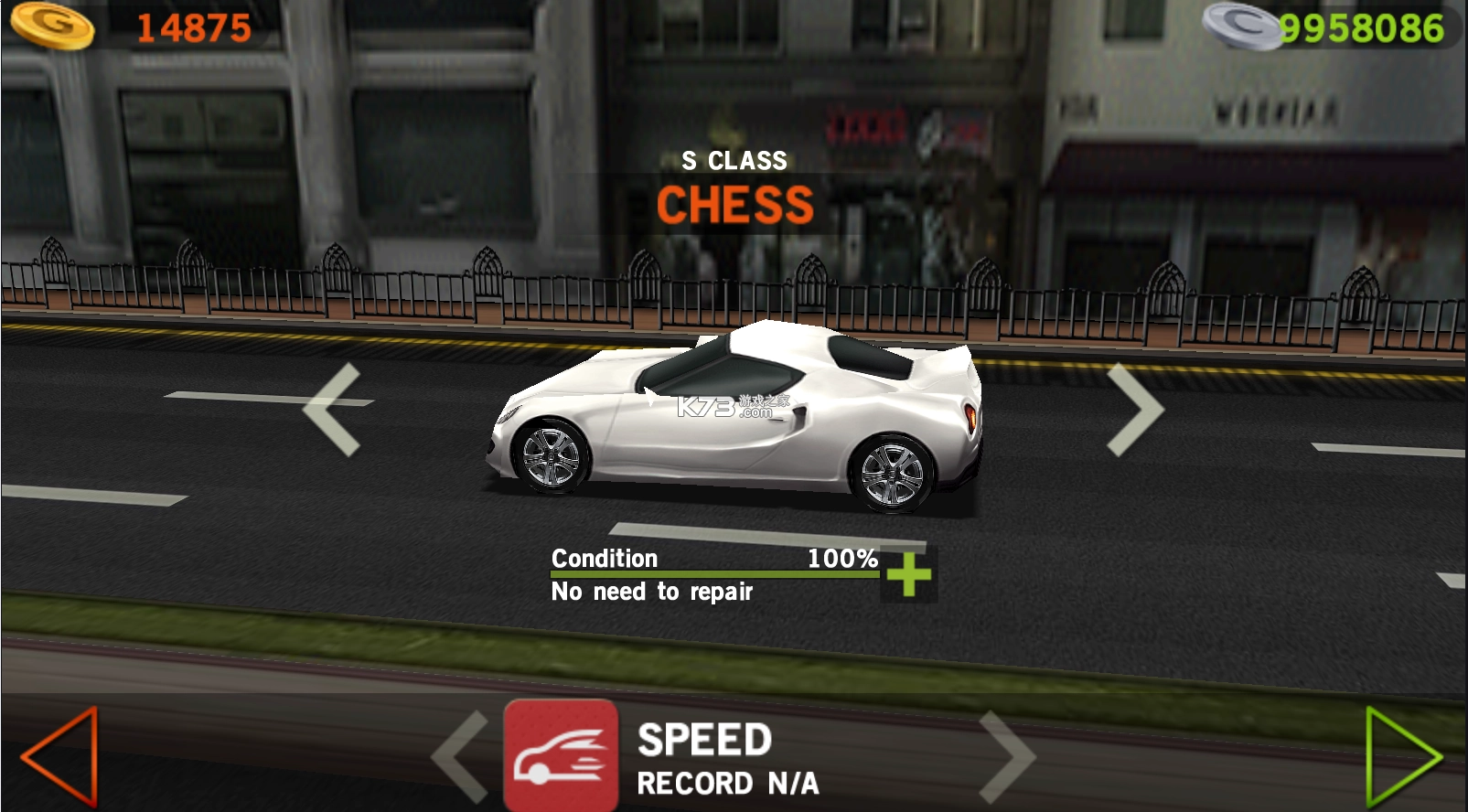
Task: Tap the silver C coin icon
Action: (1242, 26)
